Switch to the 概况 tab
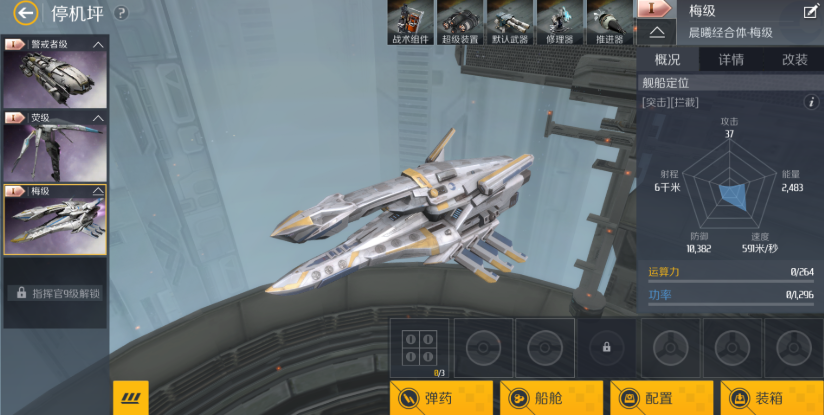 pos(667,59)
